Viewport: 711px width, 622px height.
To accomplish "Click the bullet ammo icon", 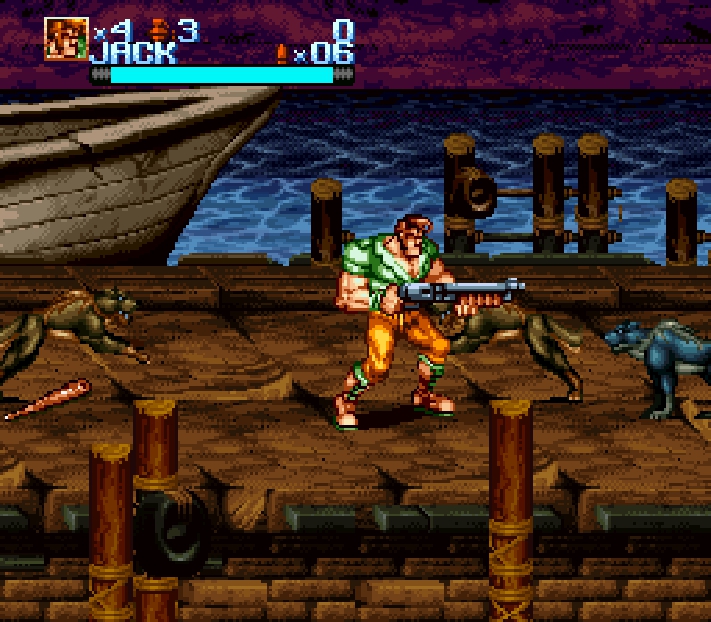I will [284, 52].
